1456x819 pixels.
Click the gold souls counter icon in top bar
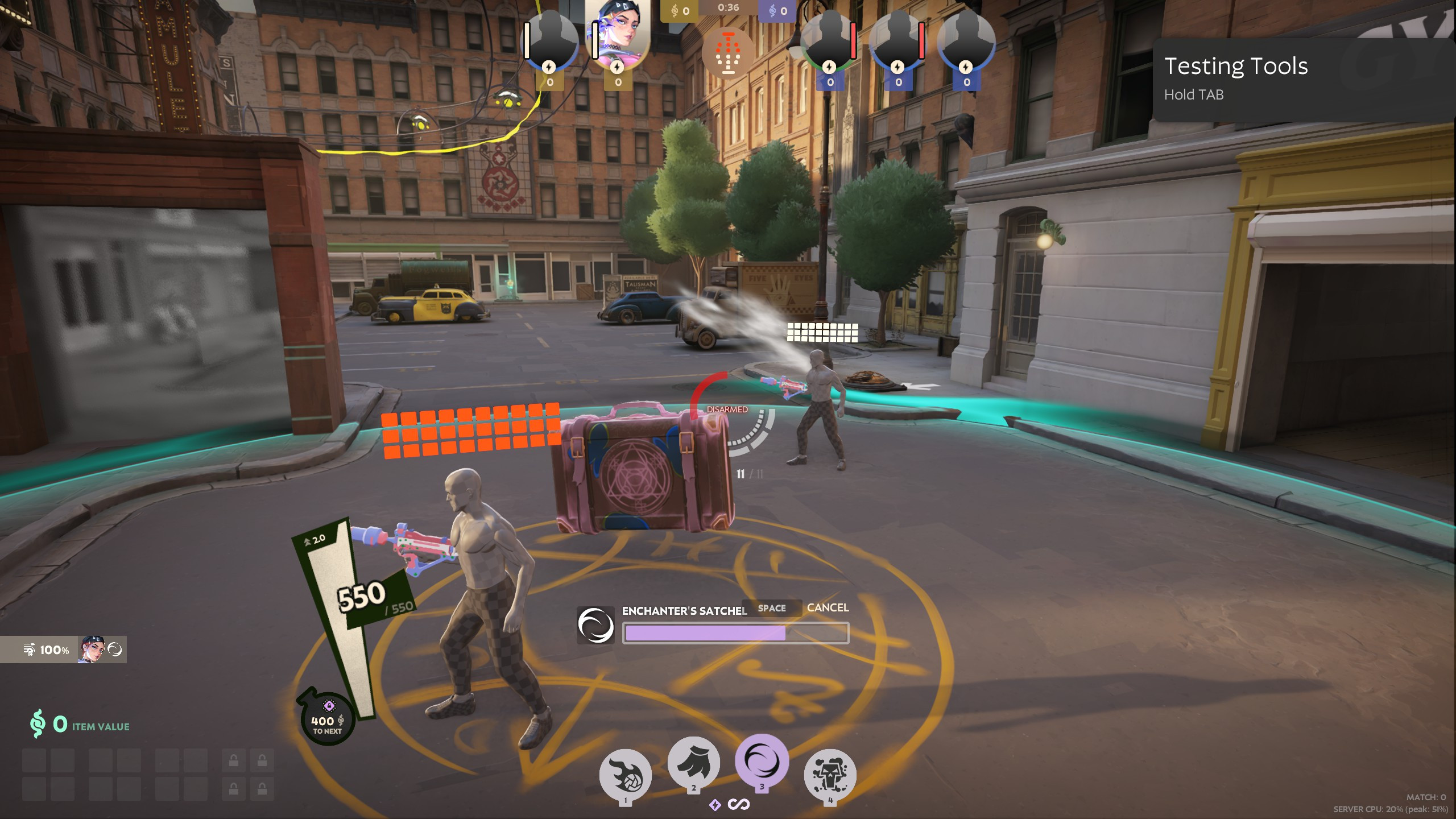673,9
